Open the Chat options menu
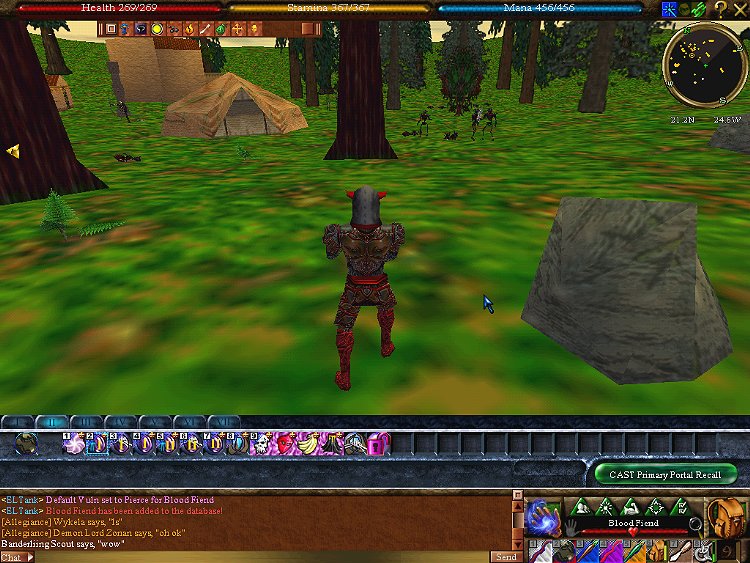 [16, 556]
